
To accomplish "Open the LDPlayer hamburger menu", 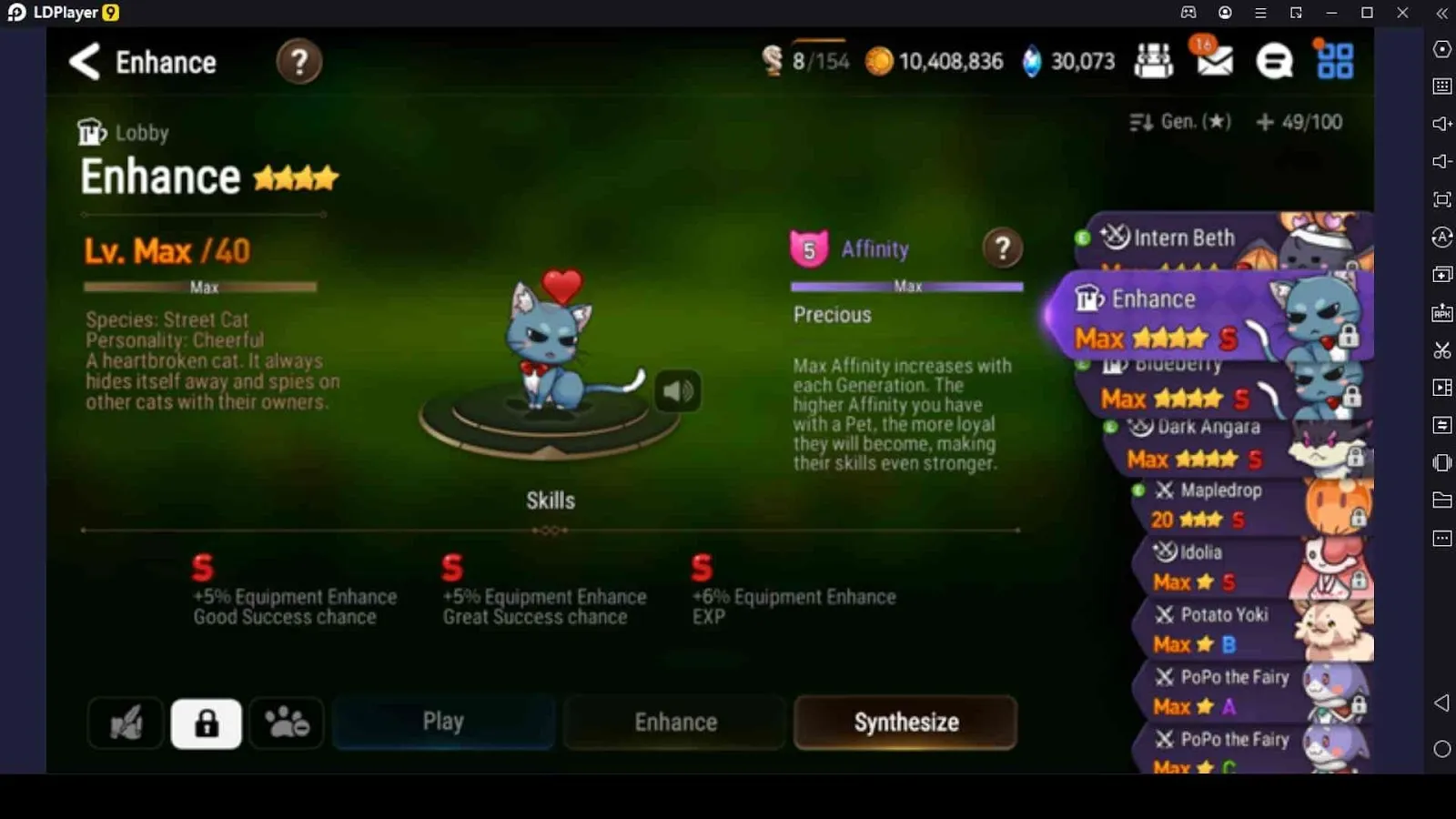I will [x=1260, y=13].
